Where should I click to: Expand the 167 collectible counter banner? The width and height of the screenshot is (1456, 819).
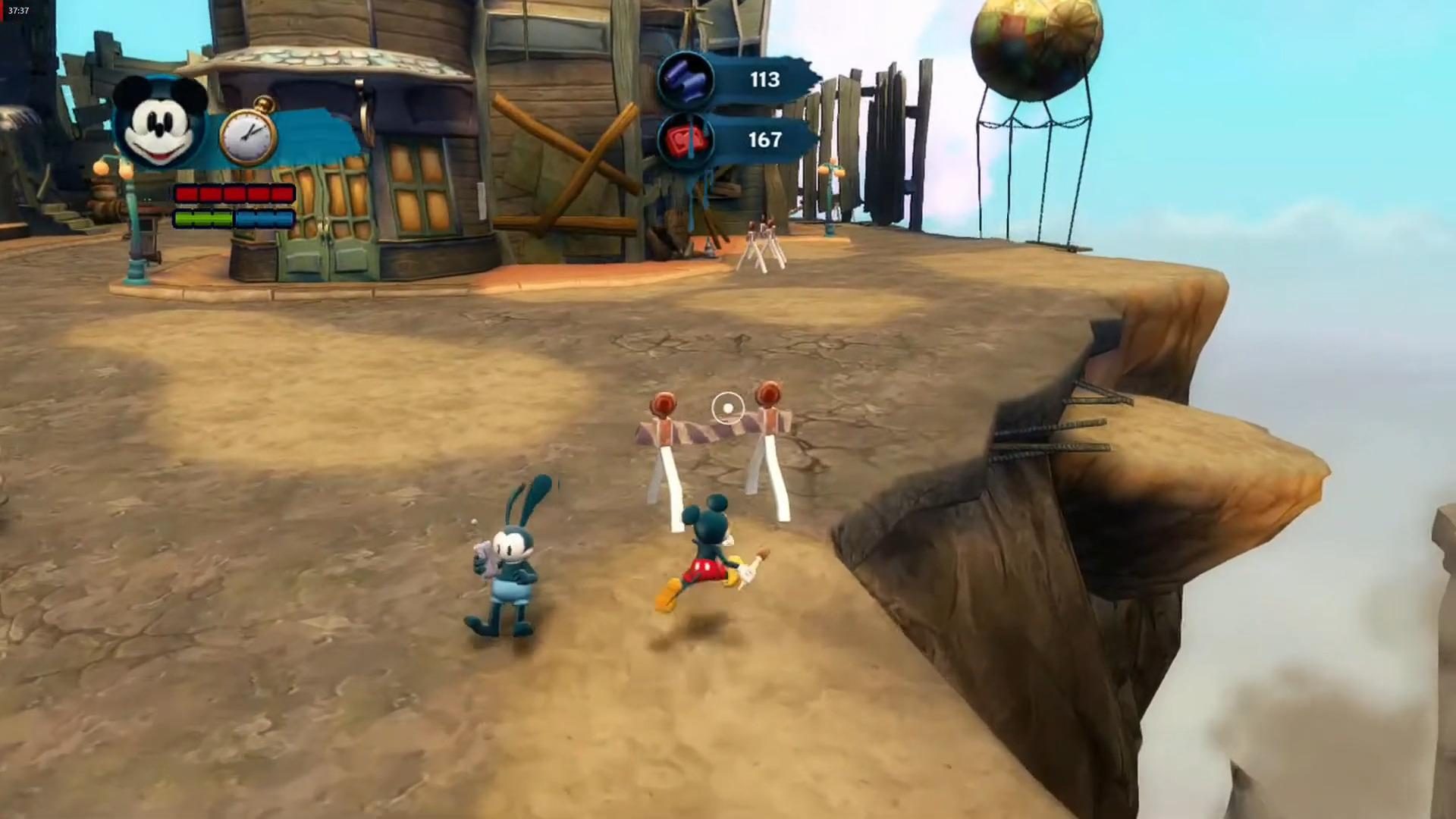[x=766, y=140]
